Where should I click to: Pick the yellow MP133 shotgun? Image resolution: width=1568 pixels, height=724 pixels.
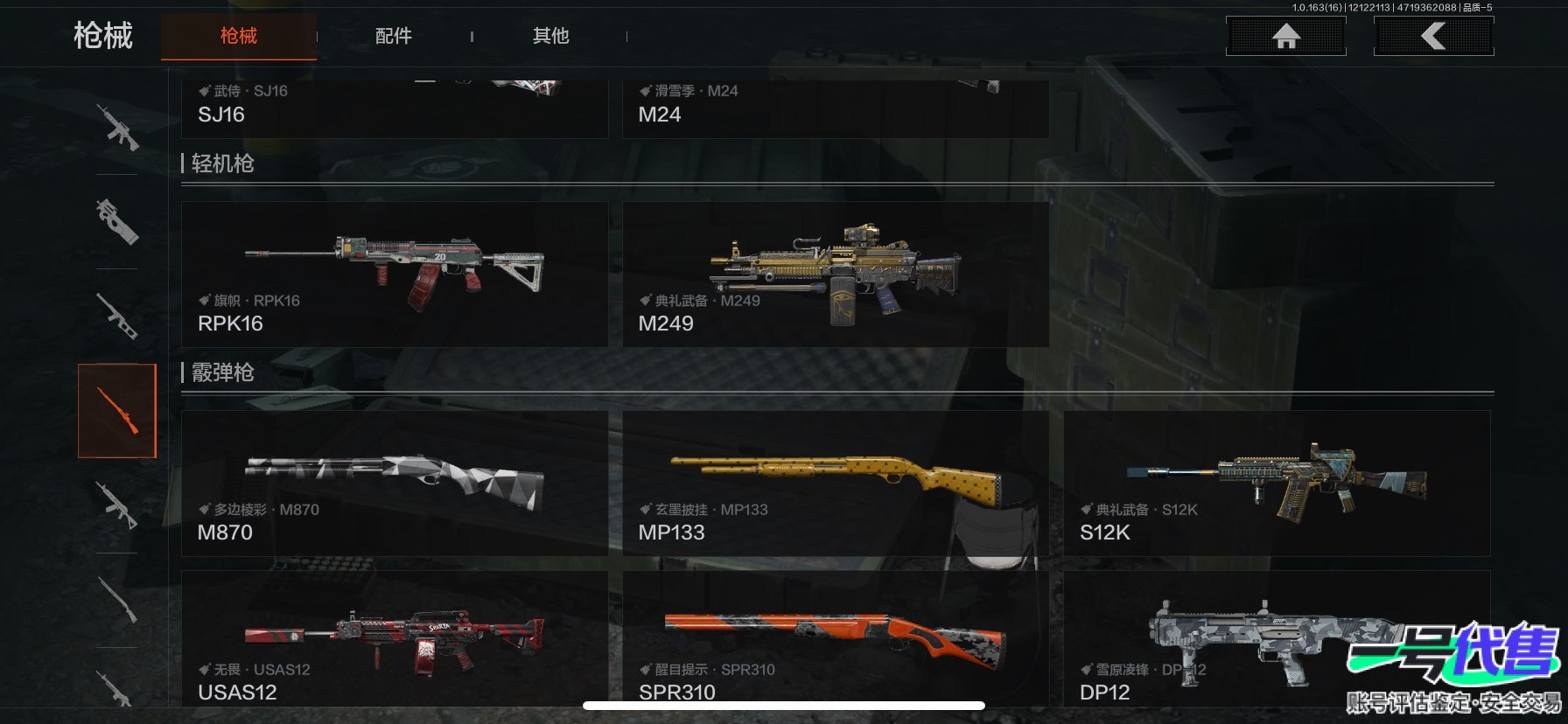pos(835,484)
